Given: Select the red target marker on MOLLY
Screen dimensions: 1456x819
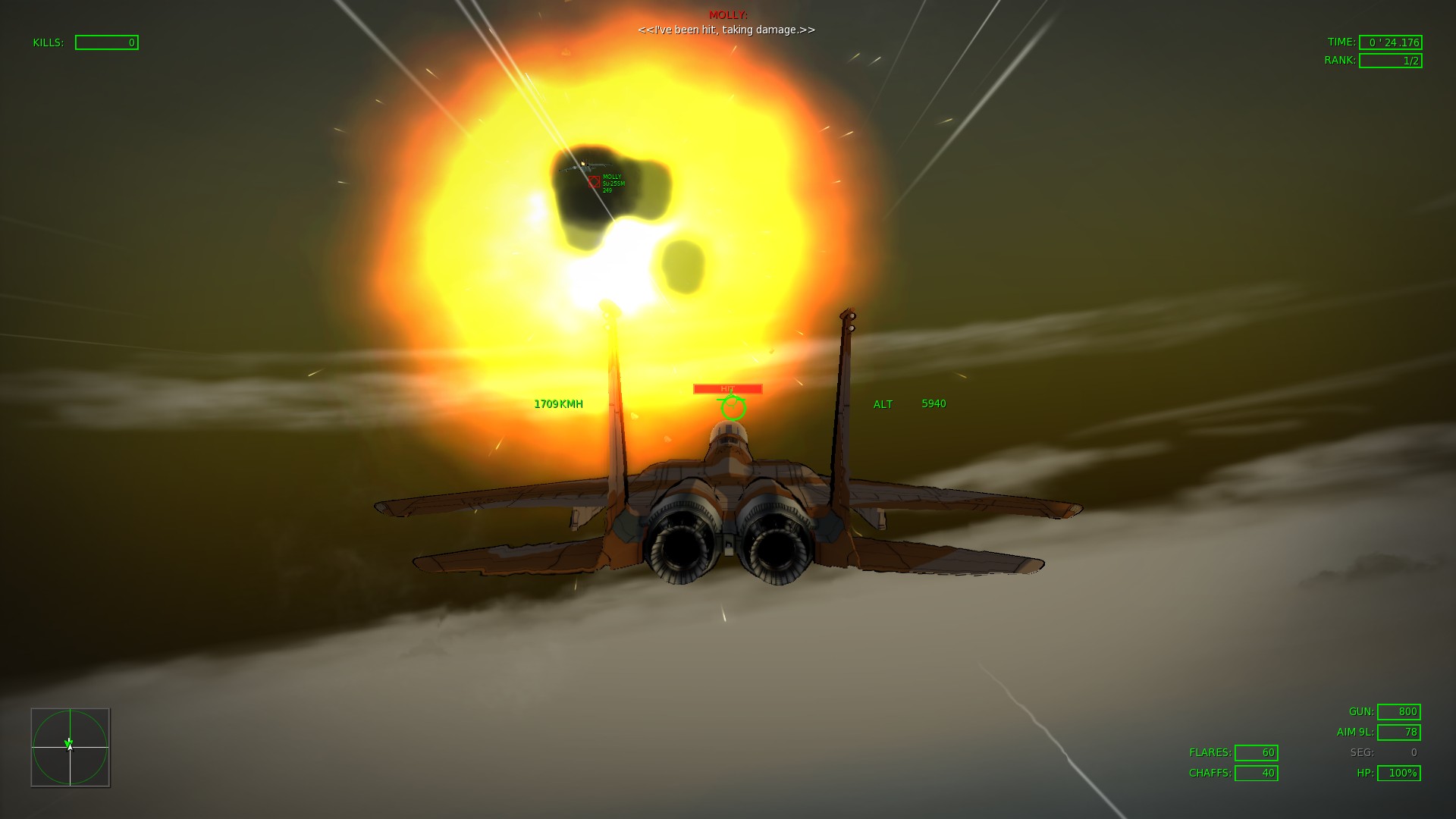Looking at the screenshot, I should click(594, 182).
